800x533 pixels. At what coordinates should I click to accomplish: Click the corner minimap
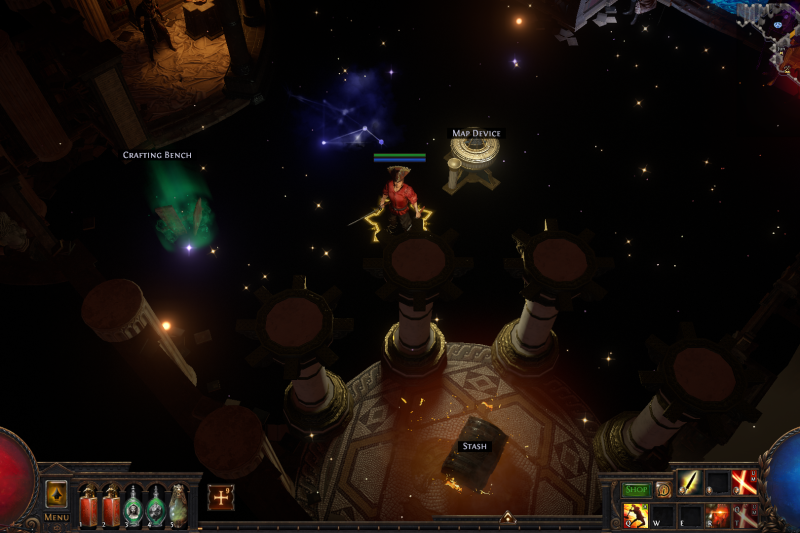(x=770, y=30)
